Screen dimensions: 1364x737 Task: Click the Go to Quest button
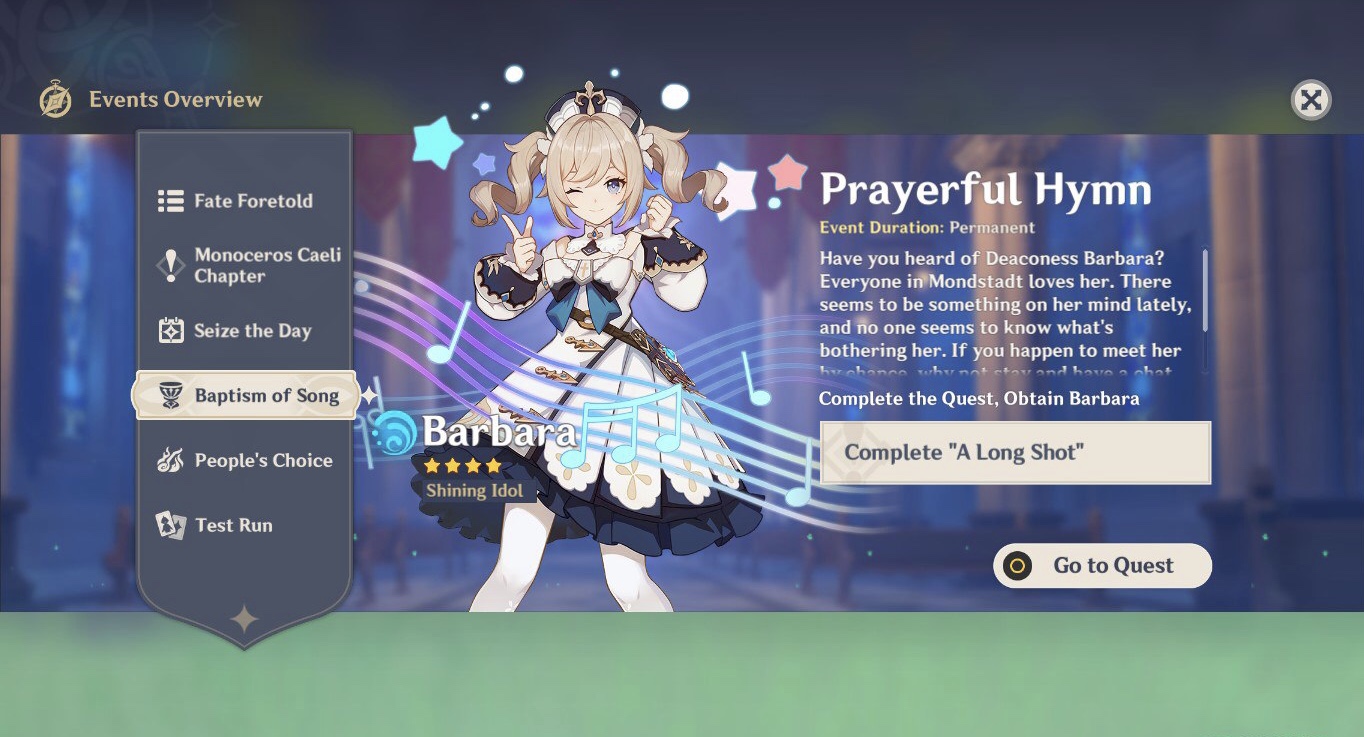click(x=1101, y=565)
